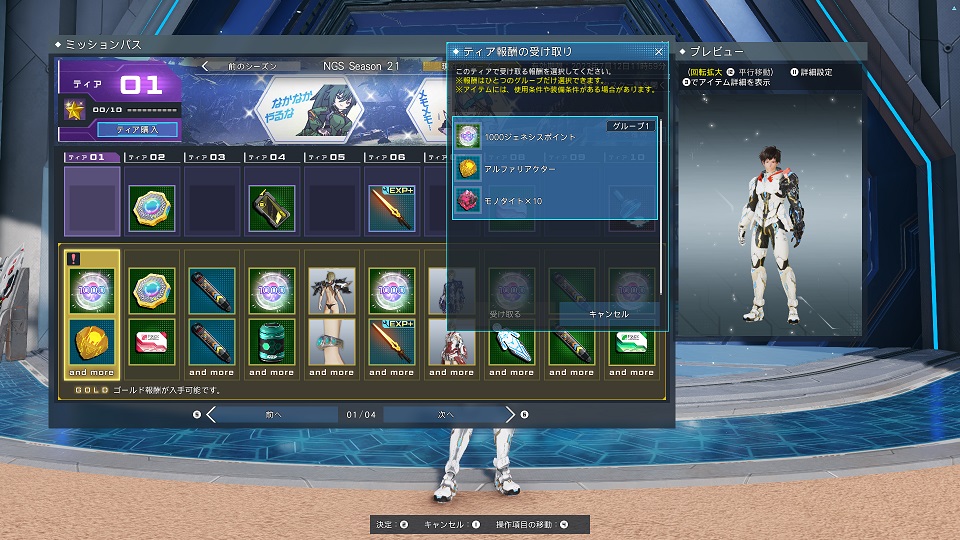
Task: Select the tier 06 EXP+ sword reward
Action: (x=391, y=209)
